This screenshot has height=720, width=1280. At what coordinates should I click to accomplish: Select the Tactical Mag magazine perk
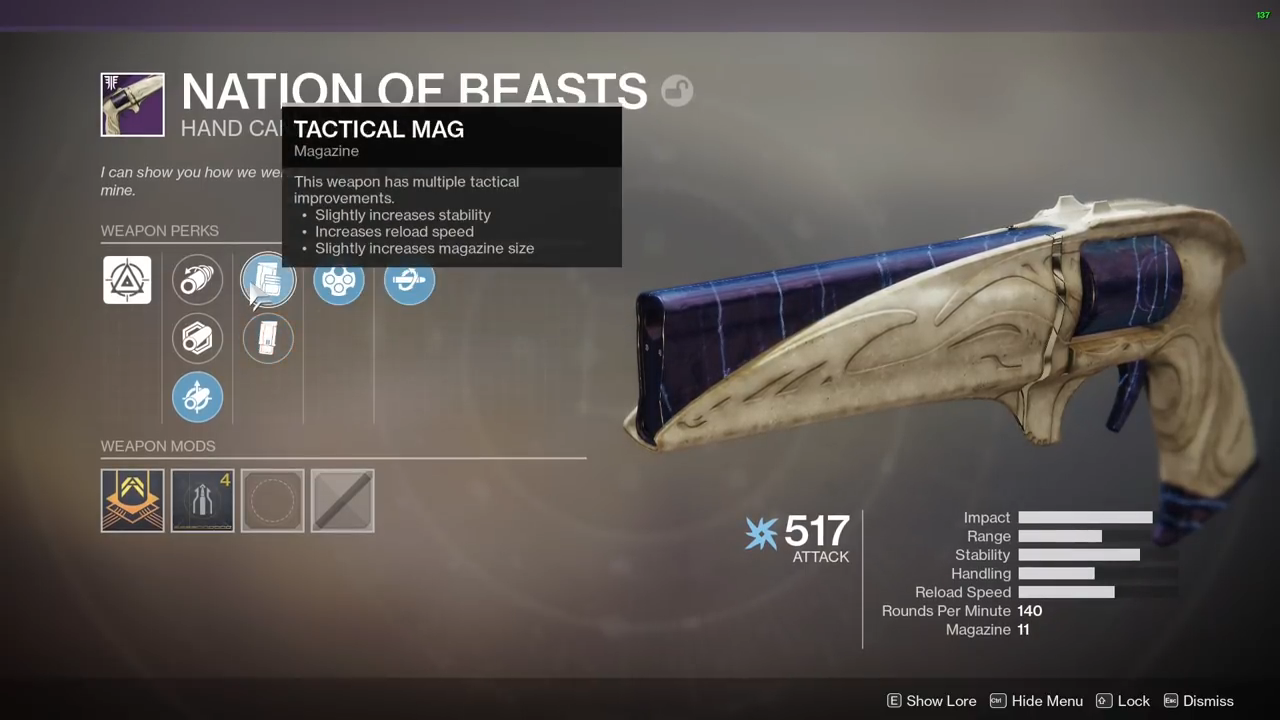pyautogui.click(x=268, y=281)
